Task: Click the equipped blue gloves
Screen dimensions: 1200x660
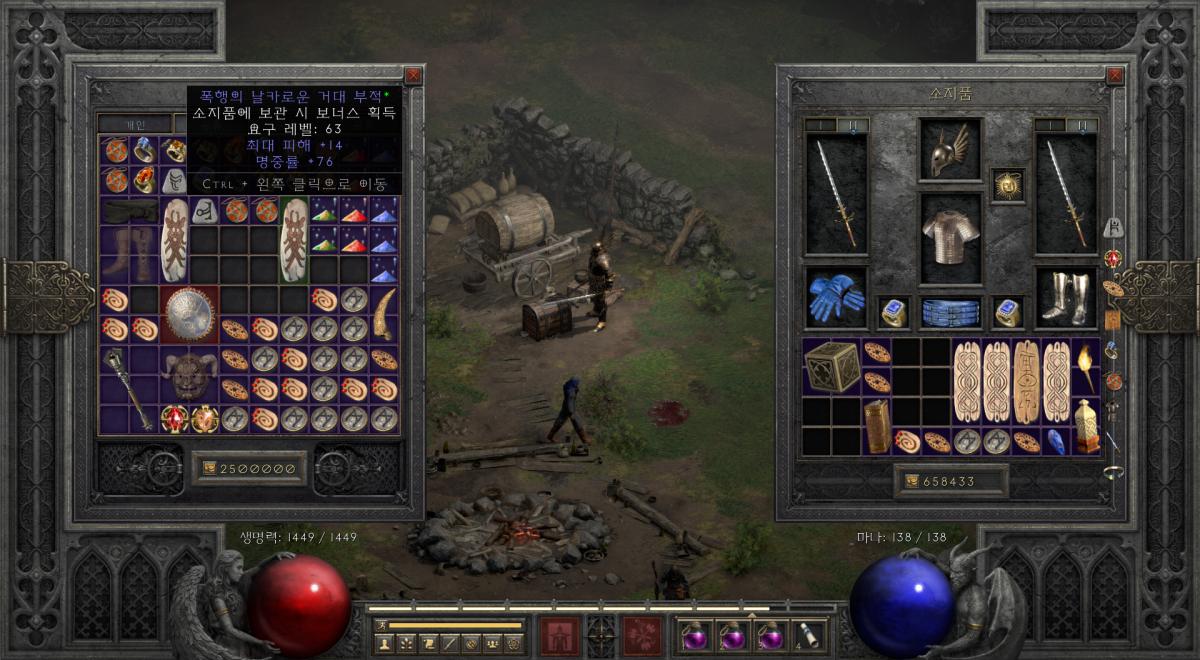Action: (836, 297)
